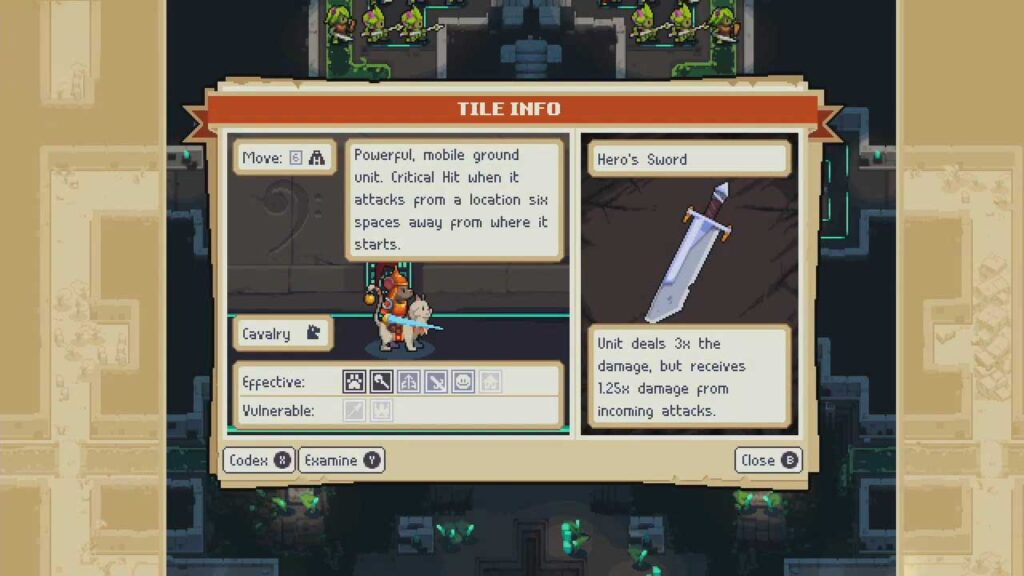Choose the Examine button

(341, 460)
